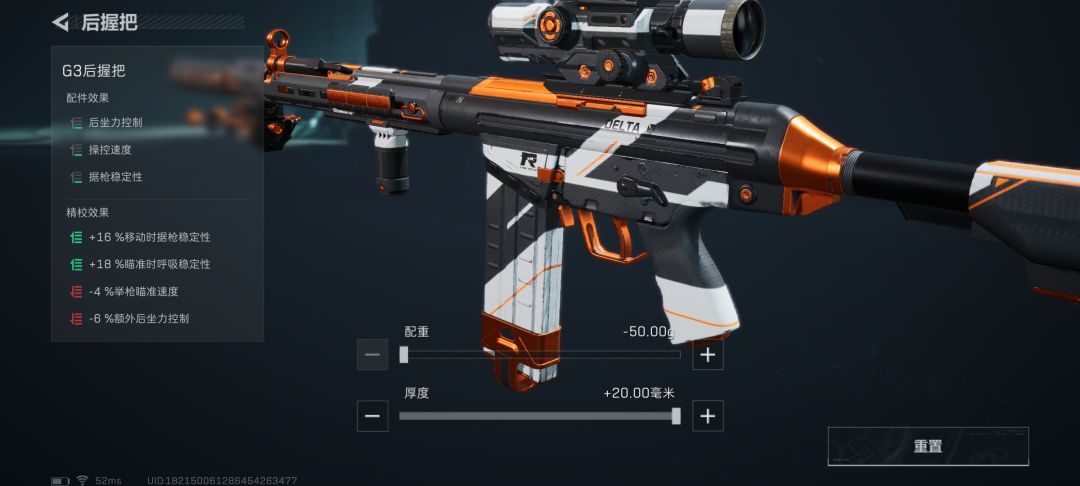Click the 厚度 thickness slider track
The width and height of the screenshot is (1080, 486).
540,416
